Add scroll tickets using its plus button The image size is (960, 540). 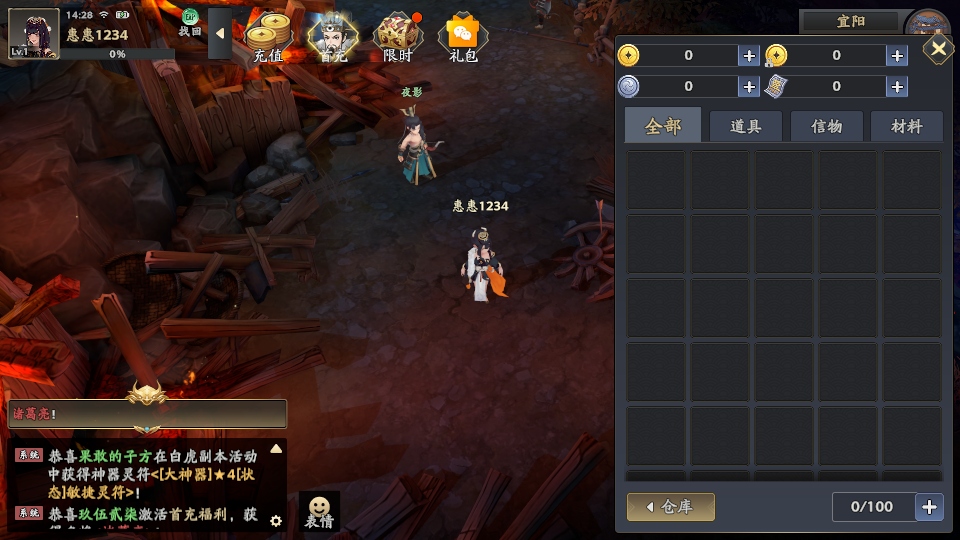click(897, 87)
